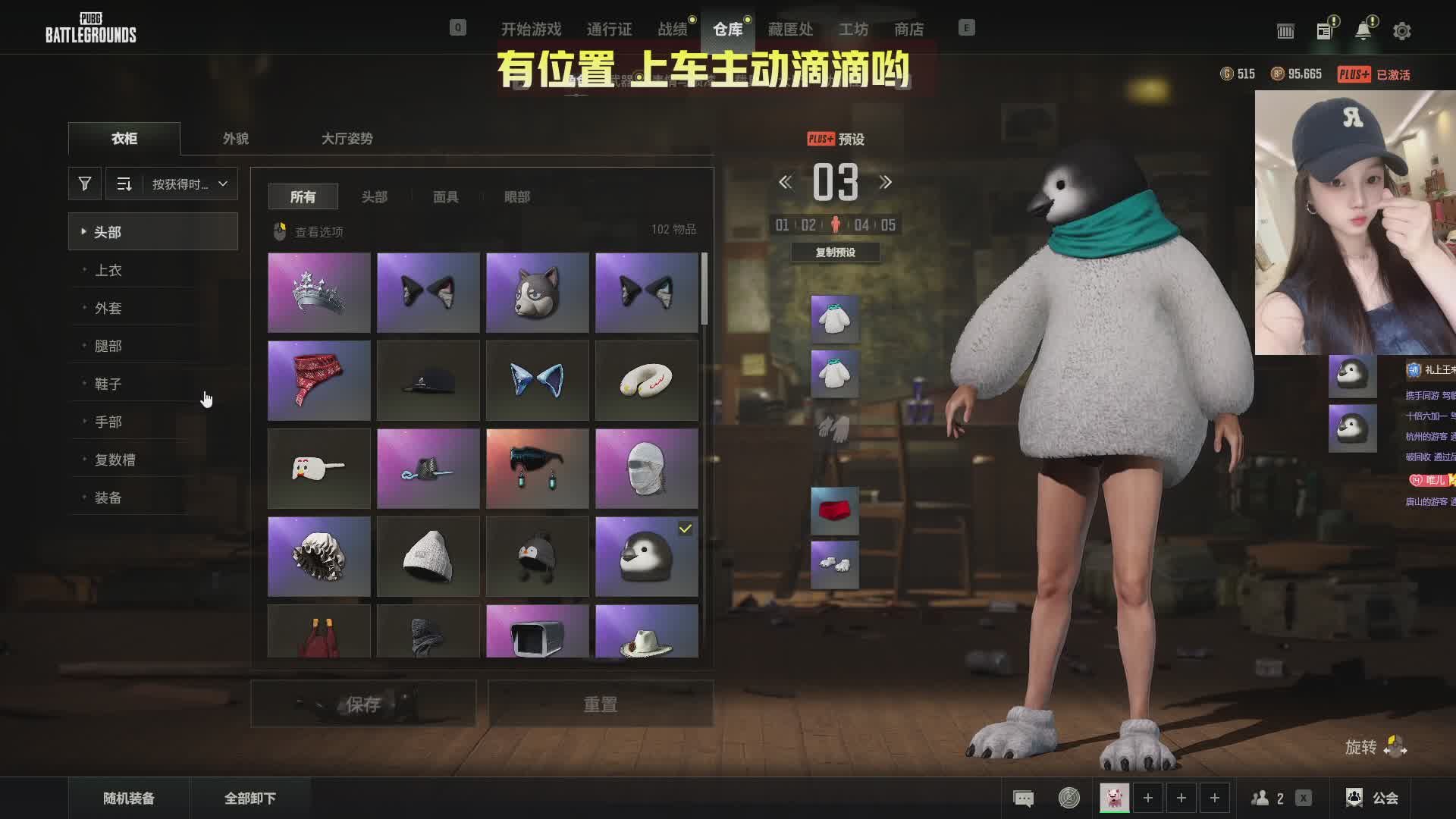Show only 面具 items
This screenshot has width=1456, height=819.
click(445, 197)
